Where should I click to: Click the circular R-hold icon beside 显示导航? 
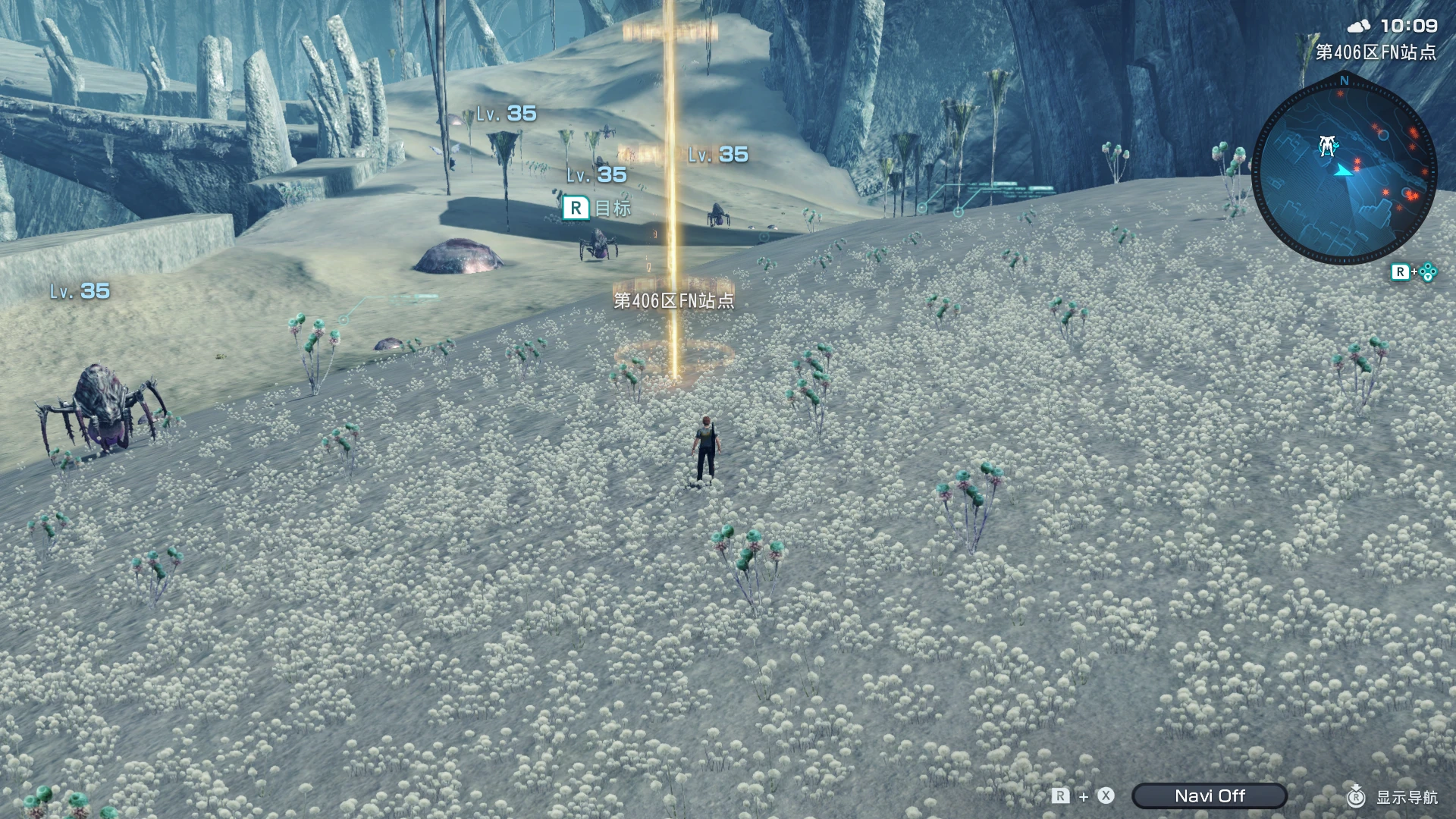(x=1355, y=796)
